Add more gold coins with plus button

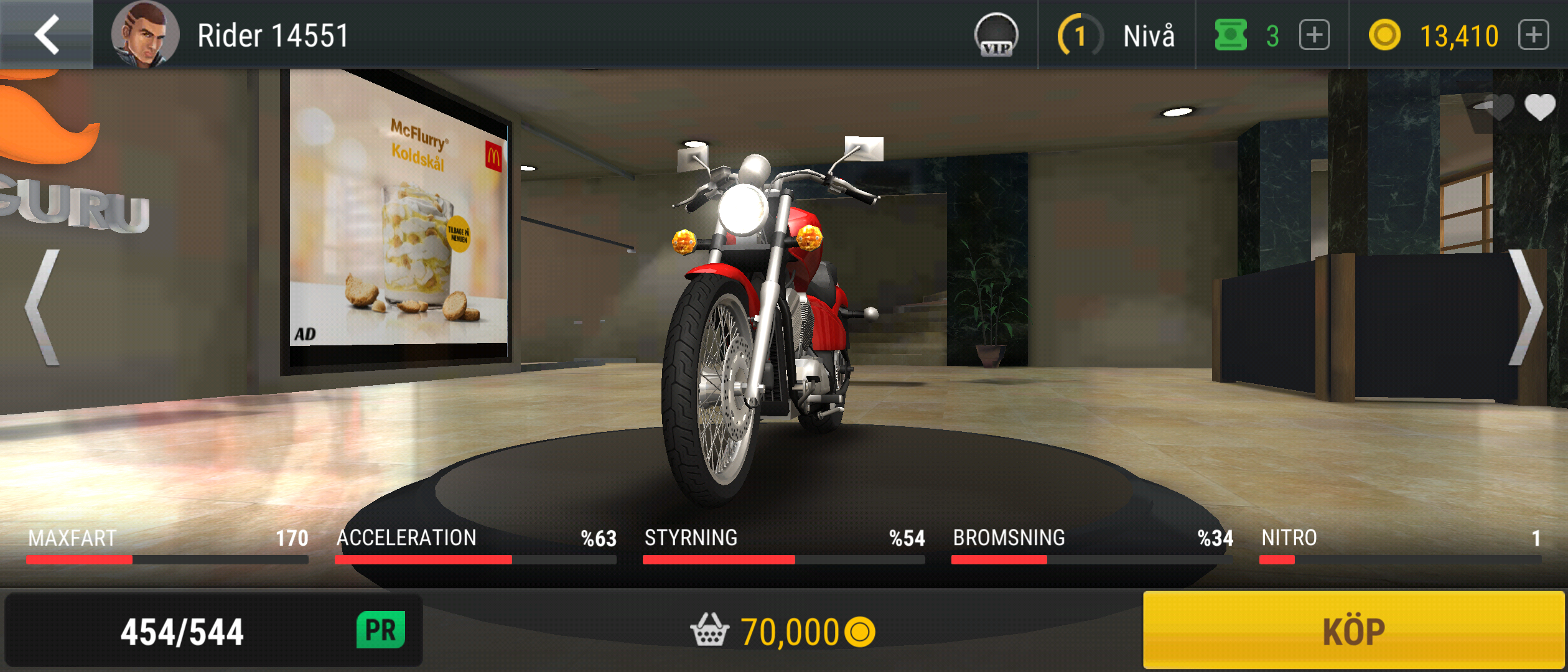tap(1533, 35)
